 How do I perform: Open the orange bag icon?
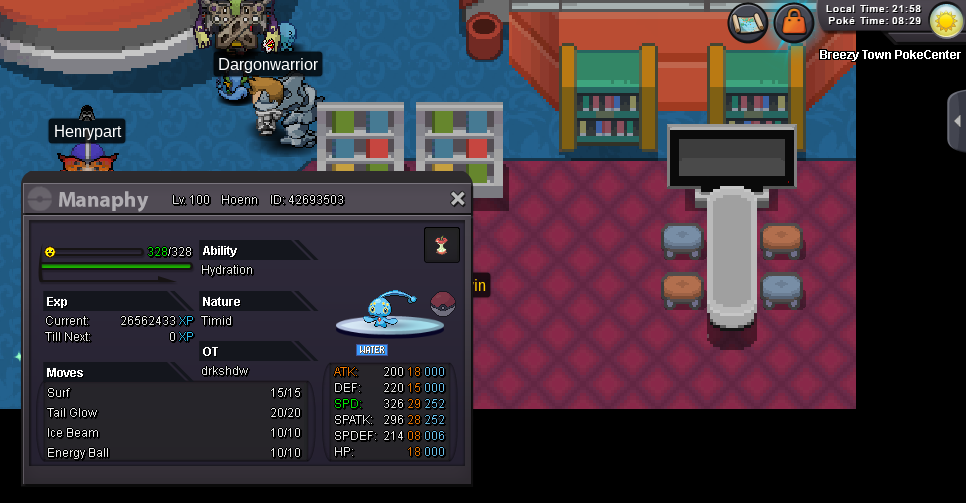(794, 21)
